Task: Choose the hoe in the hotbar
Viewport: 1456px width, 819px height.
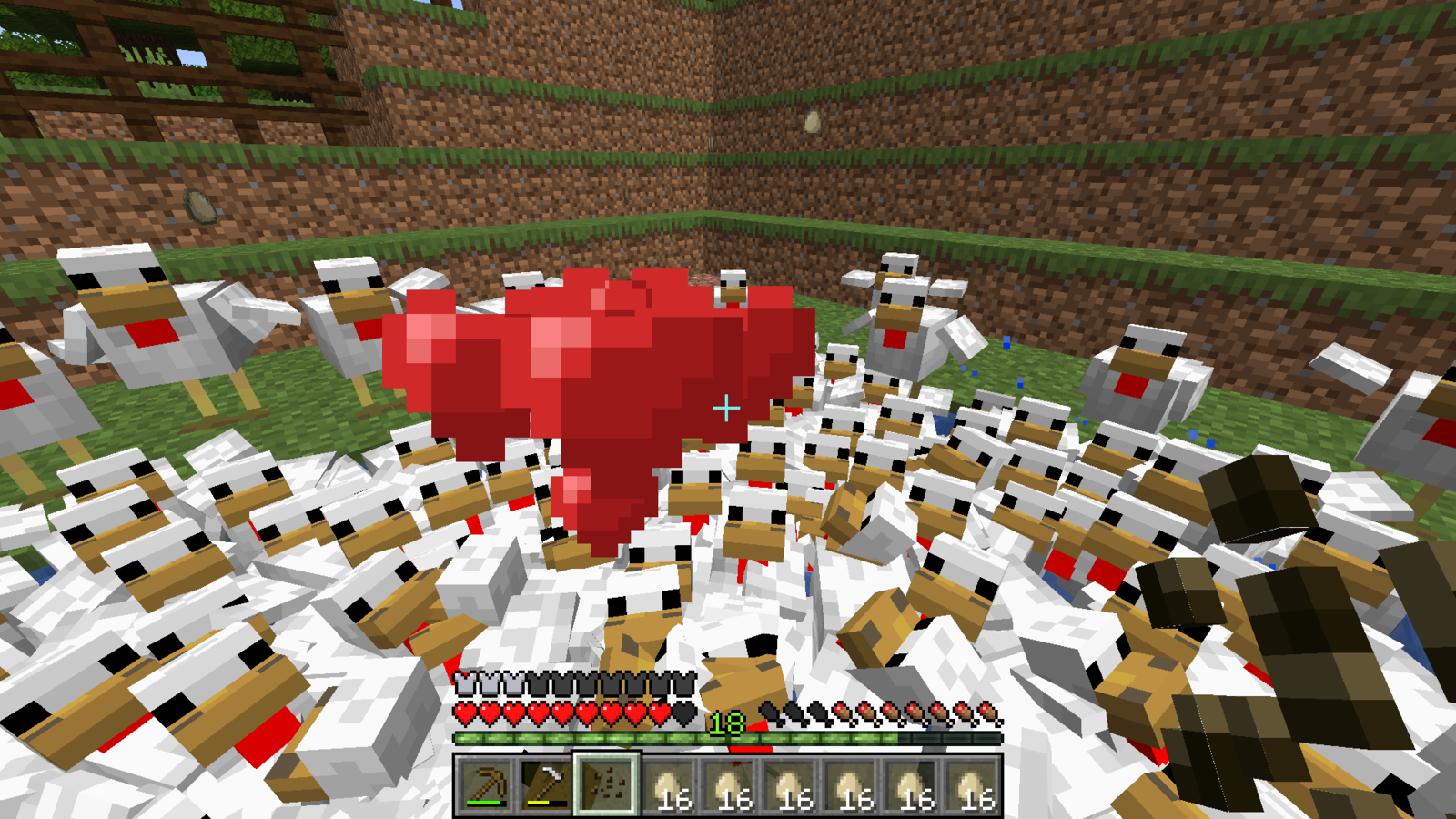Action: 546,785
